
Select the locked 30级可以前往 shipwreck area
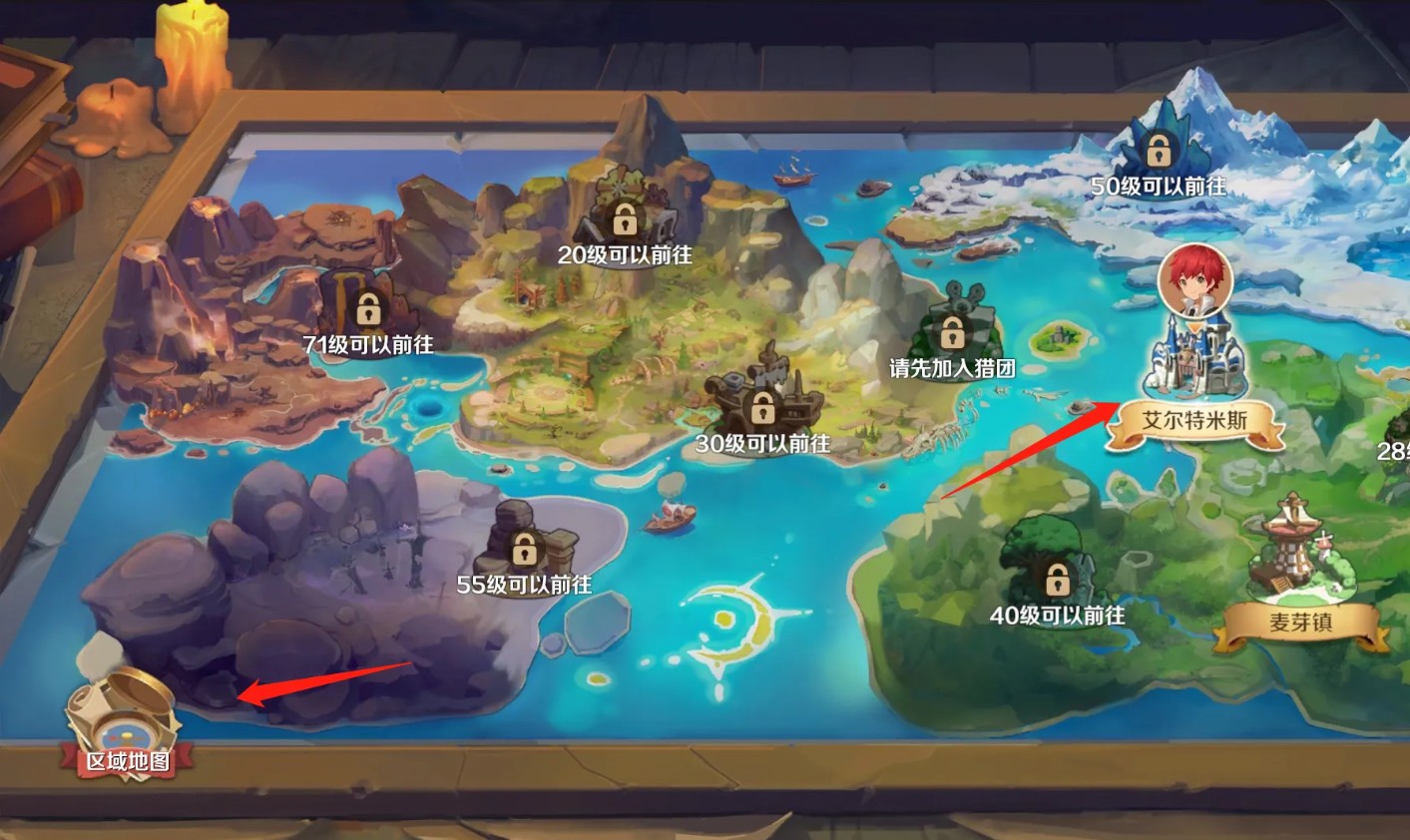(763, 407)
